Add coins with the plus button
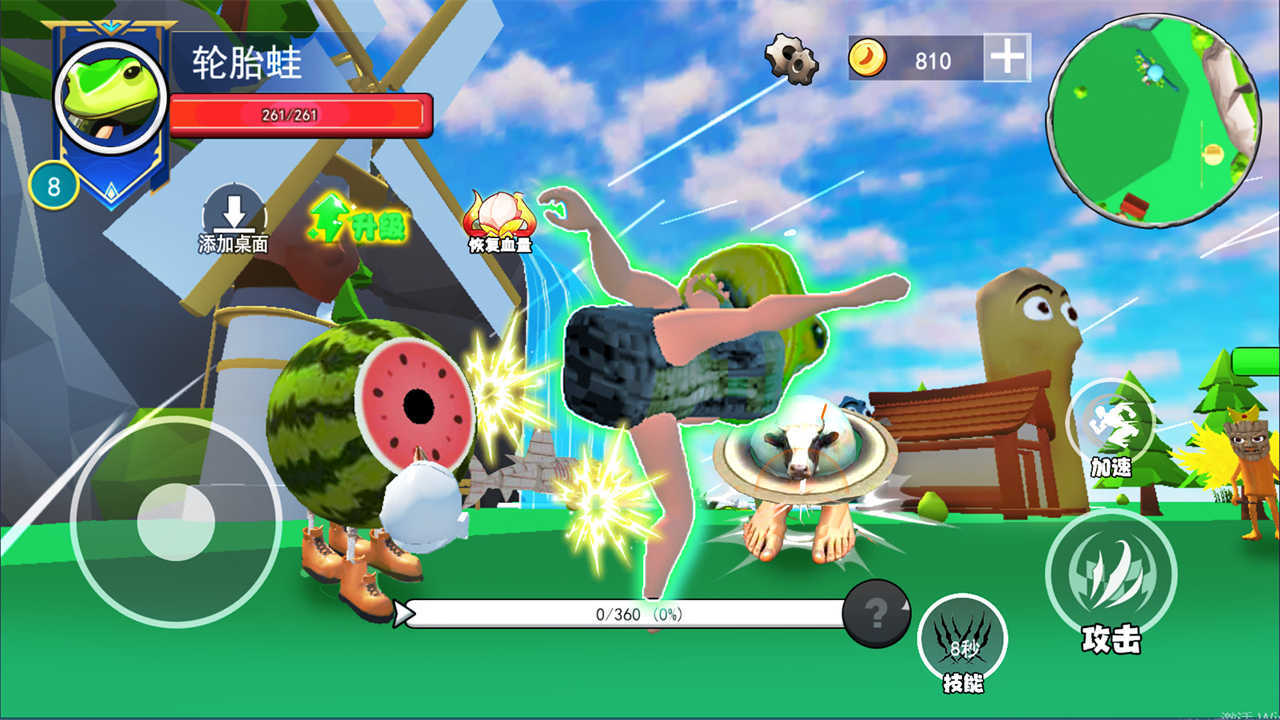Viewport: 1280px width, 720px height. click(x=1007, y=59)
